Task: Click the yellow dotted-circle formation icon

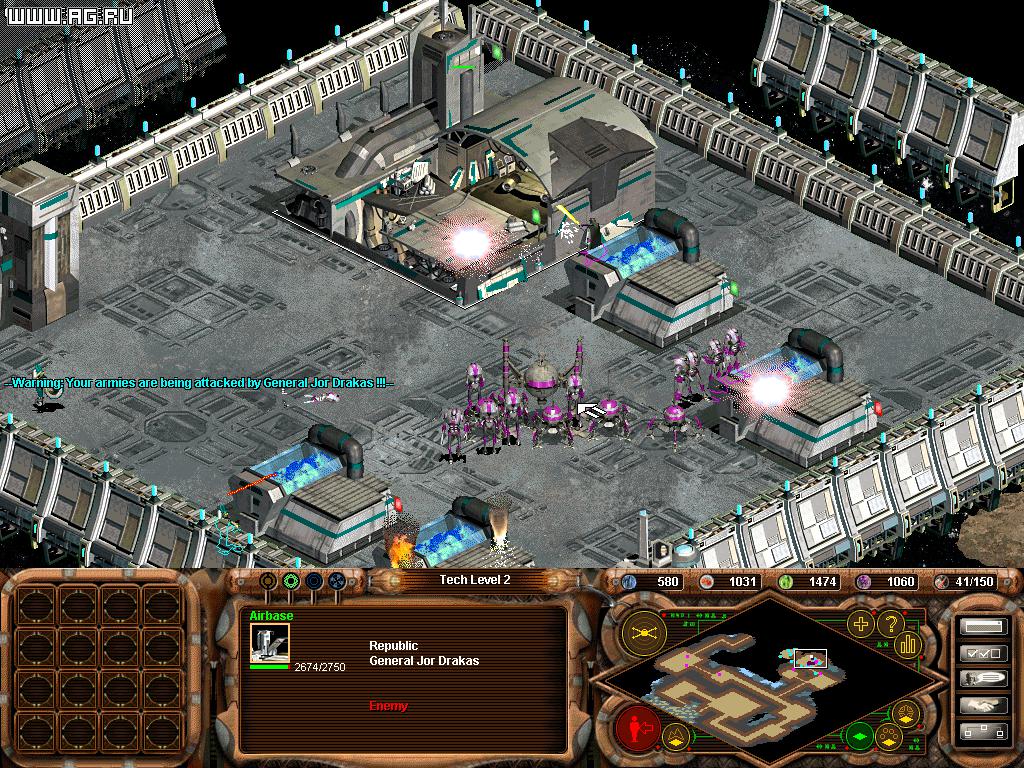Action: point(886,738)
